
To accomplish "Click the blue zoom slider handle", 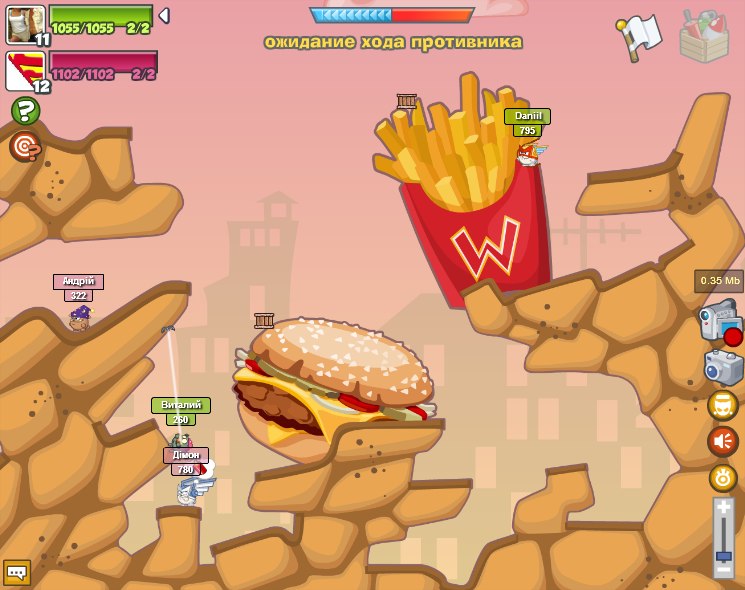I will point(723,556).
